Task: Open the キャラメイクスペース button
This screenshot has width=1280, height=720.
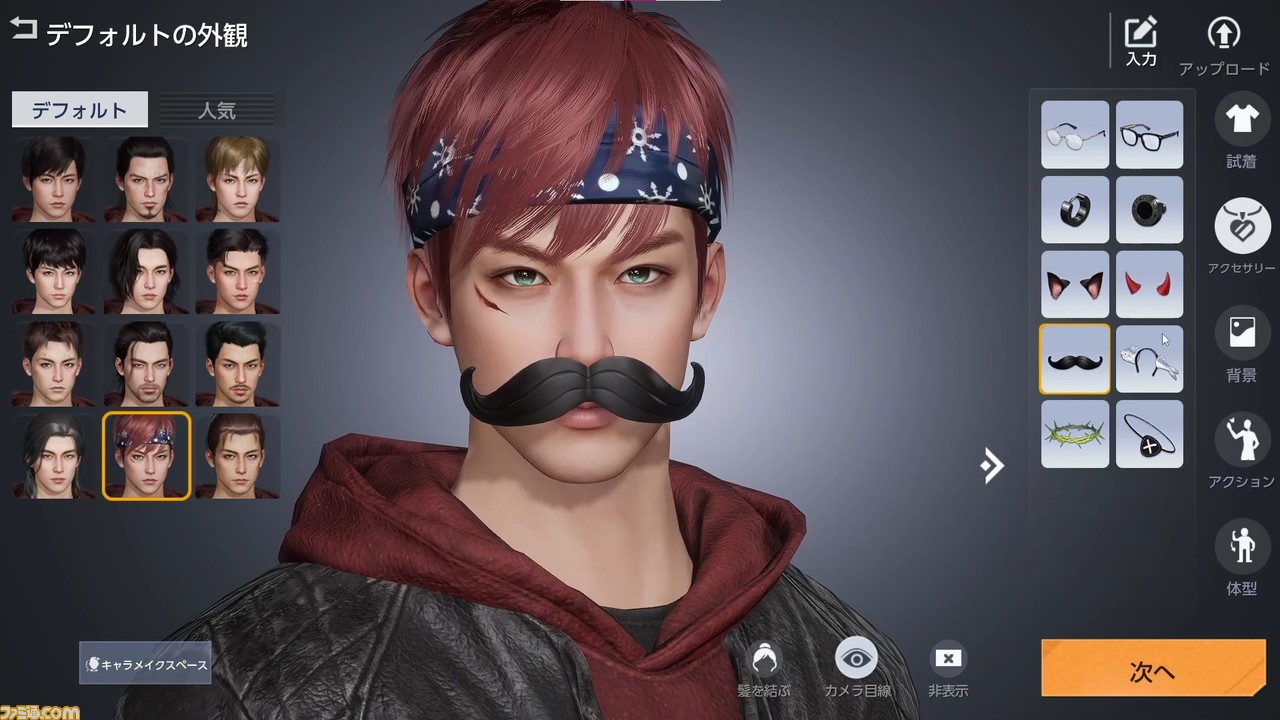Action: click(x=145, y=663)
